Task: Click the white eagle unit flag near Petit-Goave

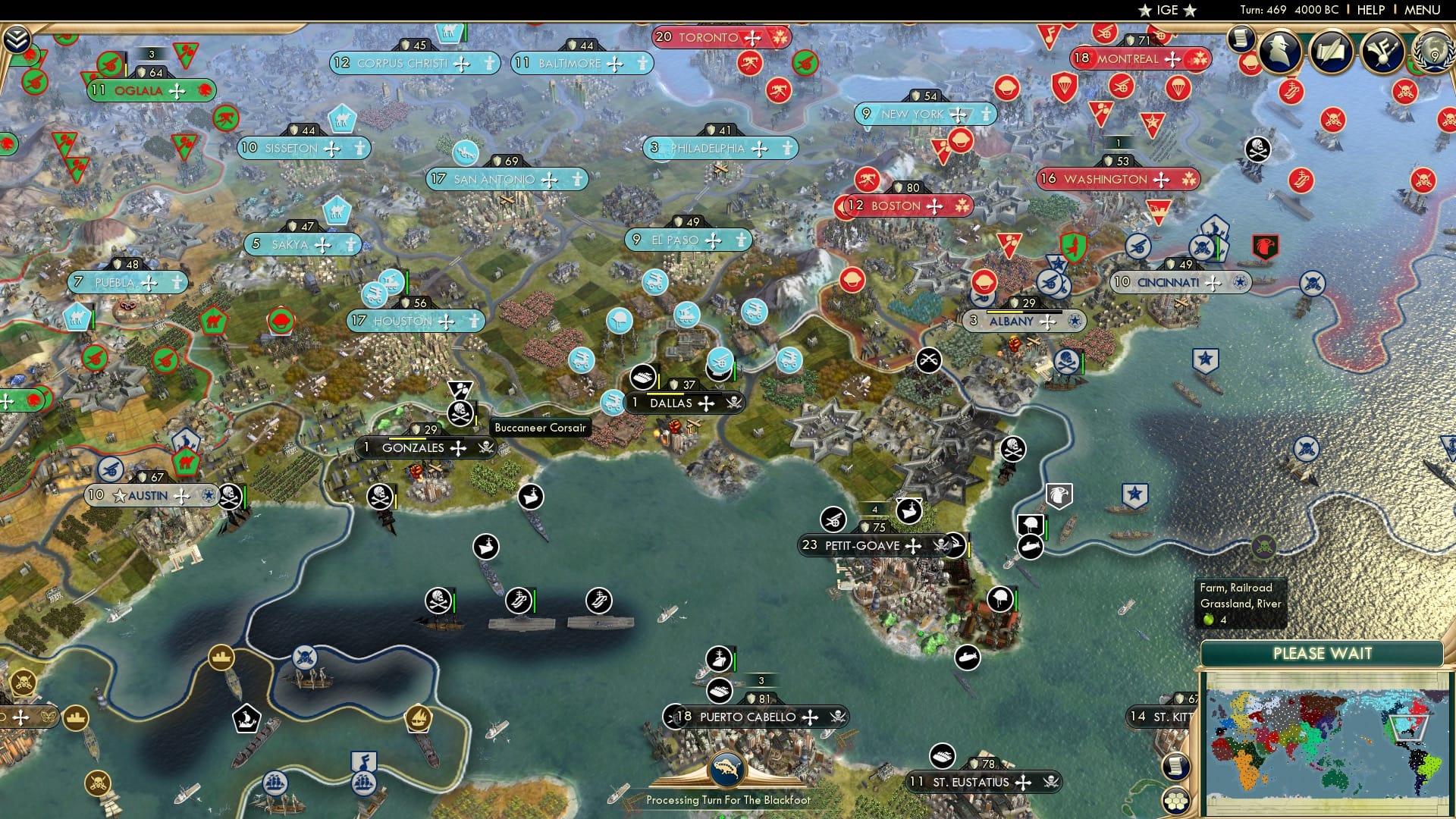Action: pyautogui.click(x=1060, y=494)
